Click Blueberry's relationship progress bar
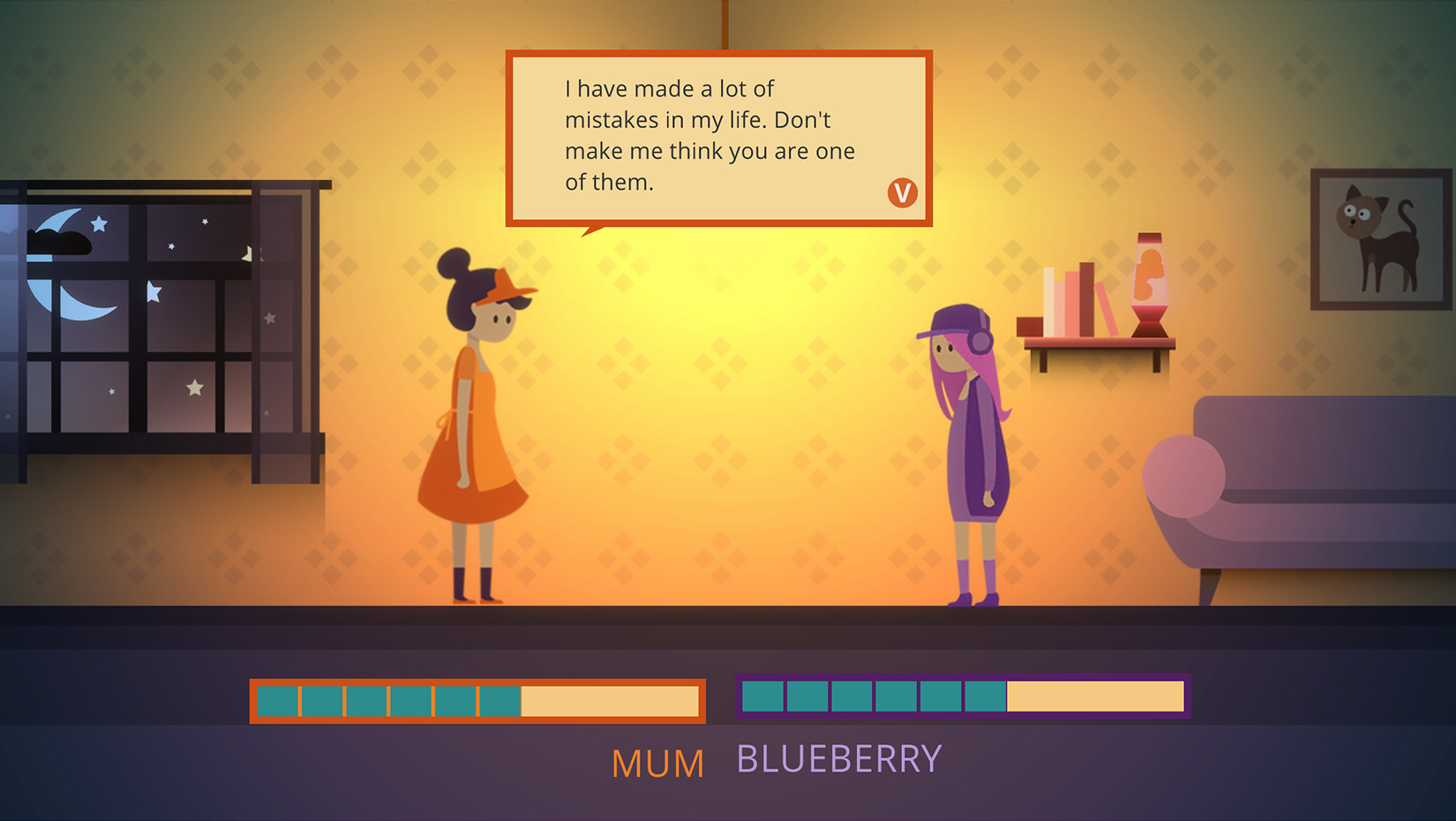 (962, 697)
